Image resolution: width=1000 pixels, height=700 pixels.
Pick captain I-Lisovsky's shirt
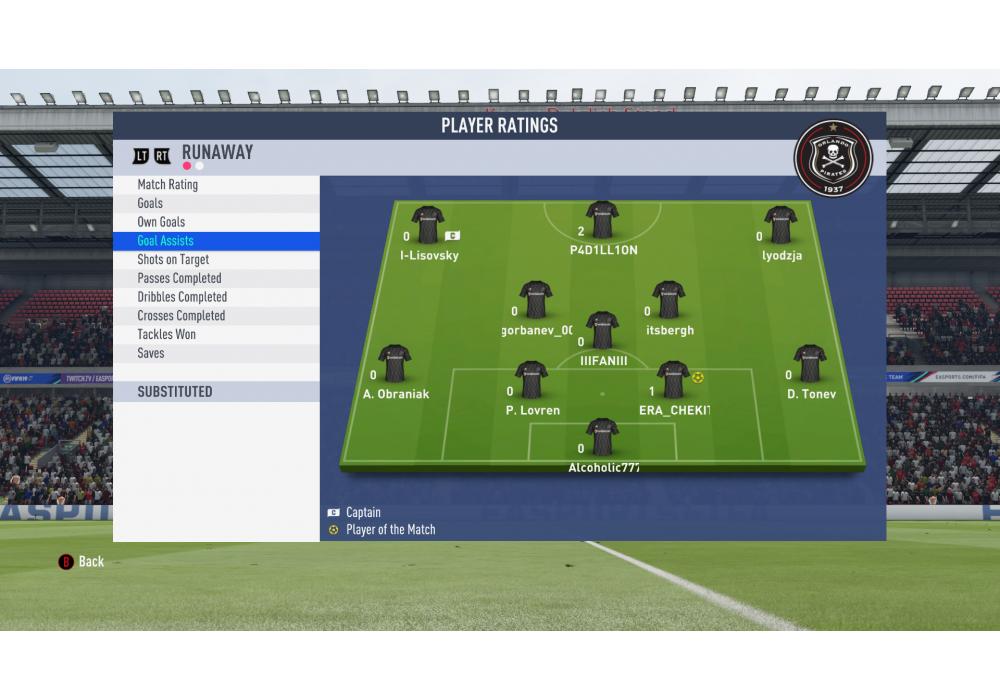[x=428, y=225]
